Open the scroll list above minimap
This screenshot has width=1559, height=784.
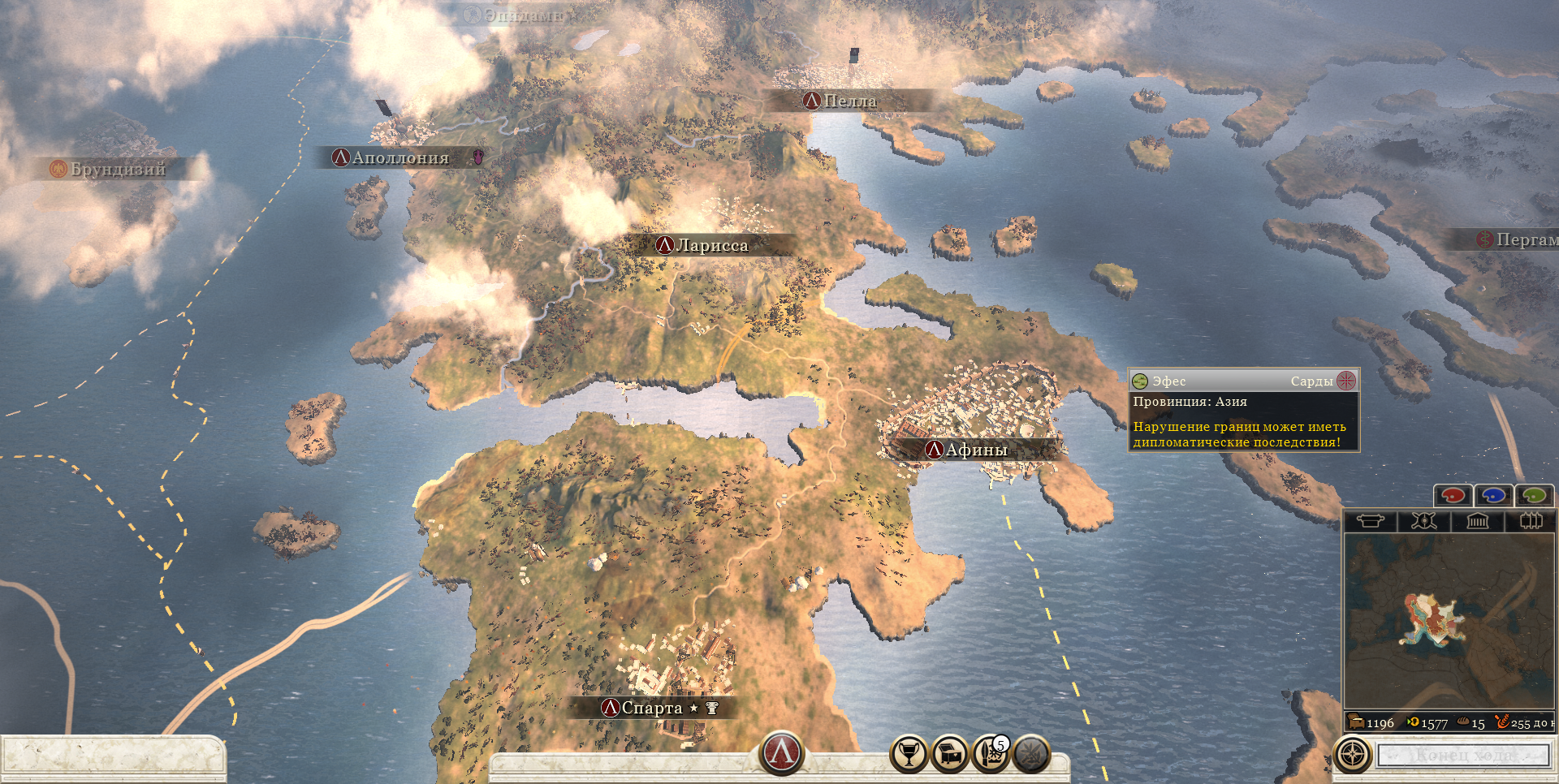point(1371,521)
